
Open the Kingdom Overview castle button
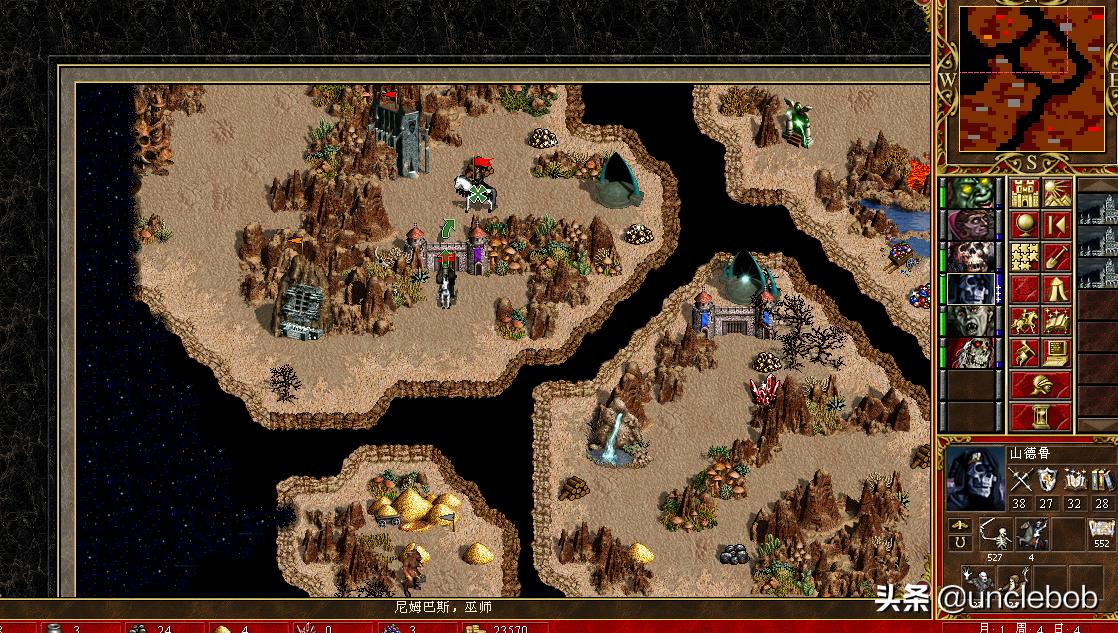click(1023, 193)
